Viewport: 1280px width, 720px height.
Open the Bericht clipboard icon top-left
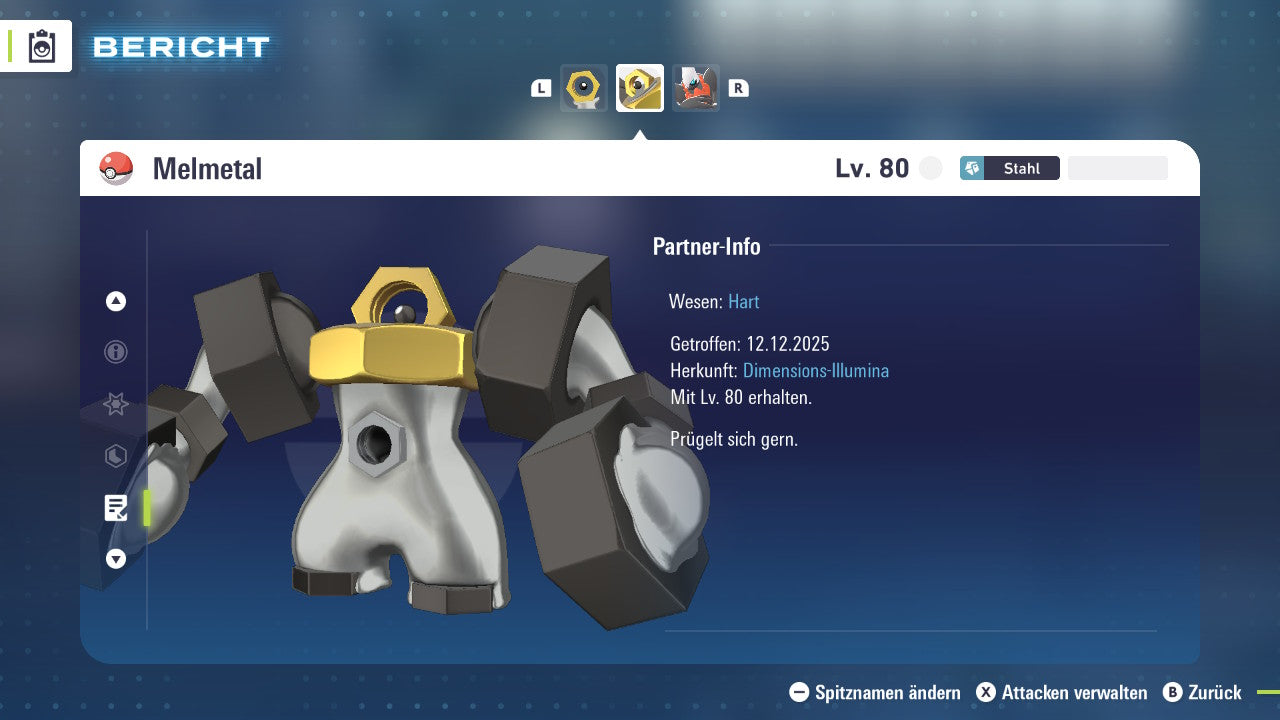42,46
